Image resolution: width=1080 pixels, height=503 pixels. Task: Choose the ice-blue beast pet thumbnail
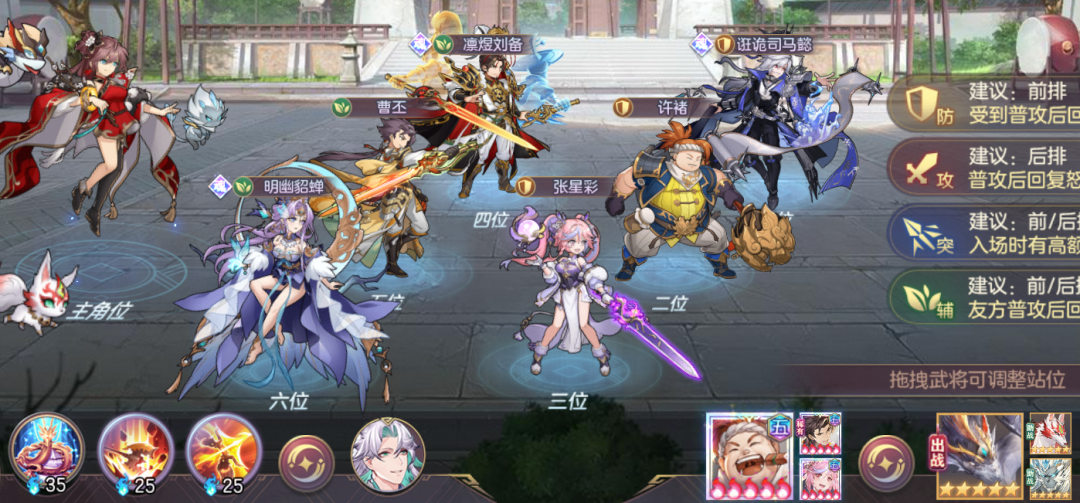pos(1050,479)
